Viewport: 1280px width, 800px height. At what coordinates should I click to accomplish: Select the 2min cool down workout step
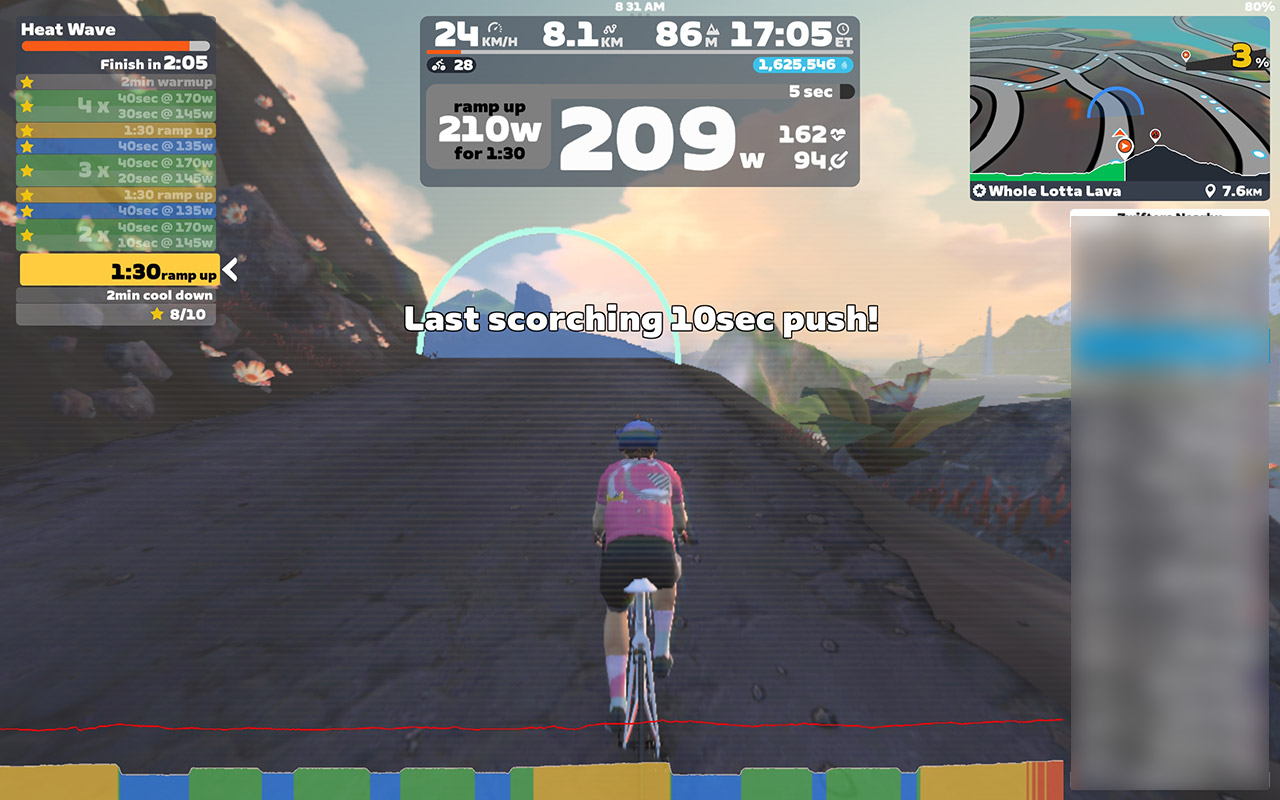coord(117,296)
